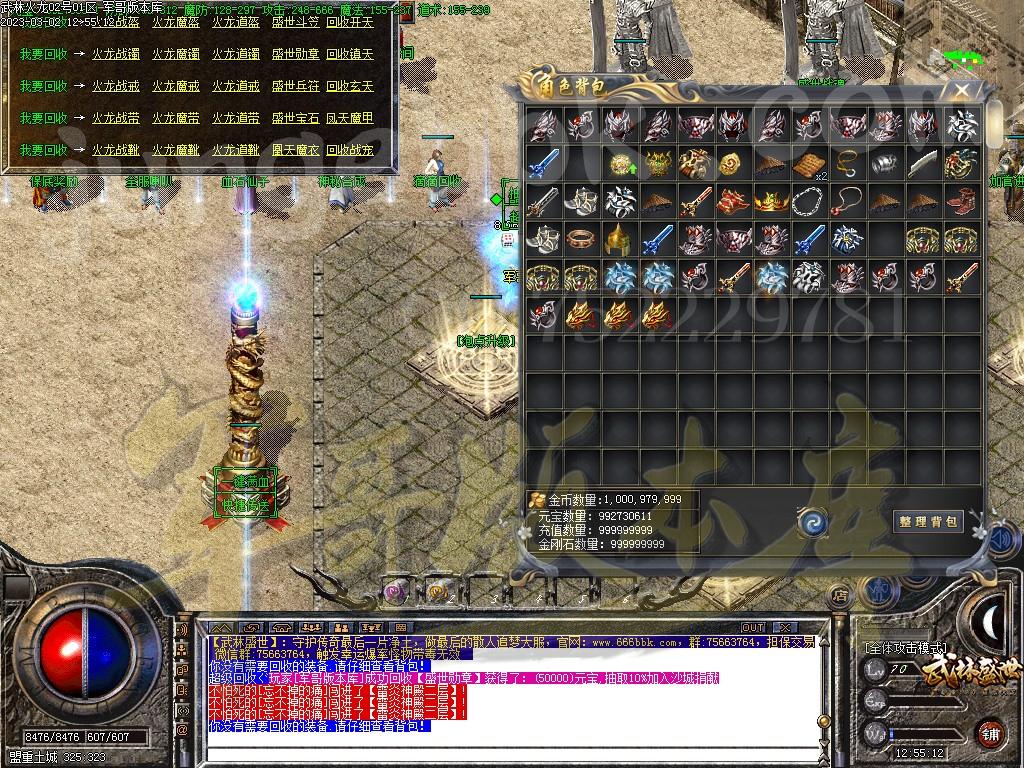1024x768 pixels.
Task: Open the 铺 shop button
Action: point(989,732)
